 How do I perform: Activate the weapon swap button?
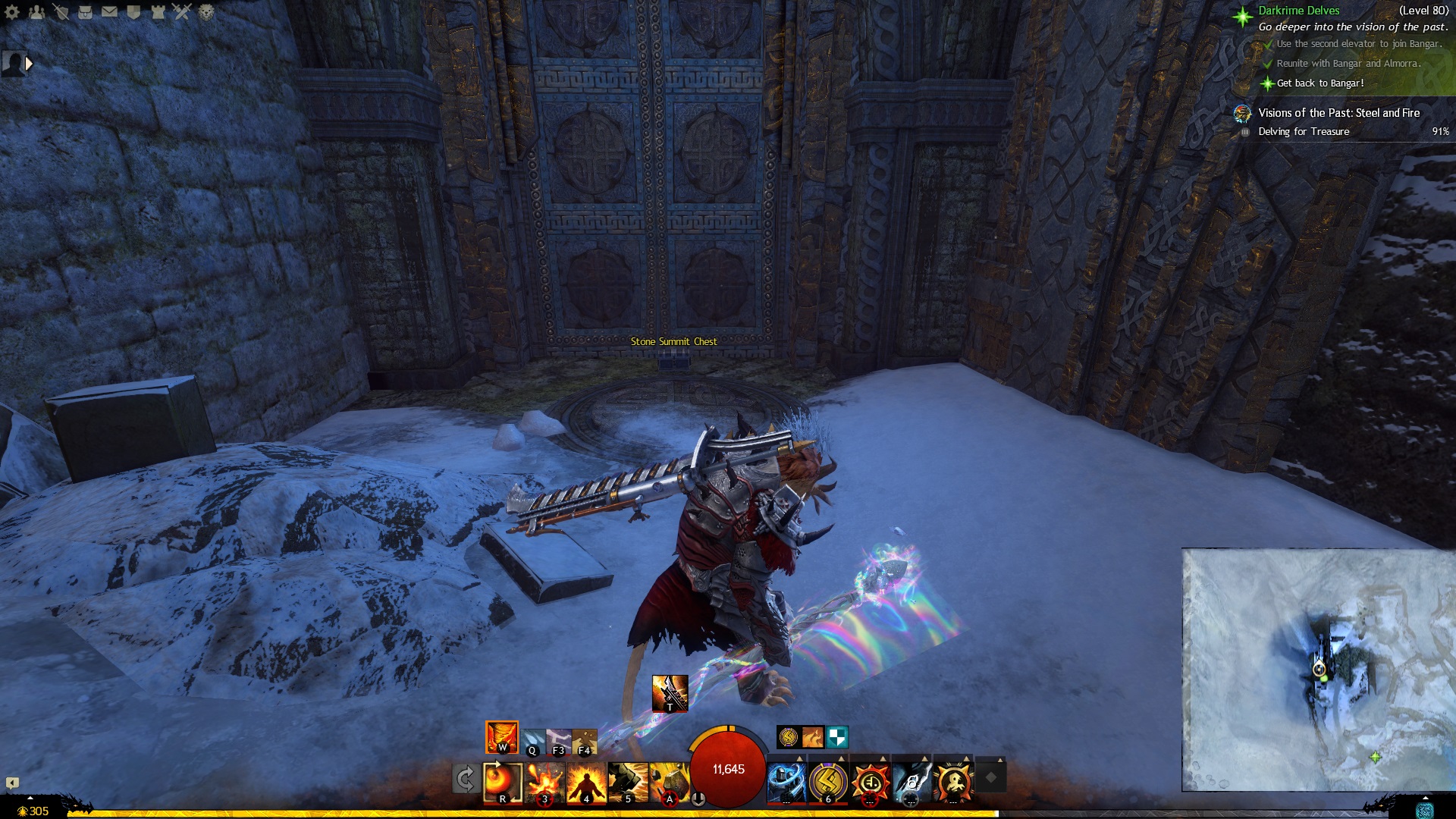[x=465, y=779]
